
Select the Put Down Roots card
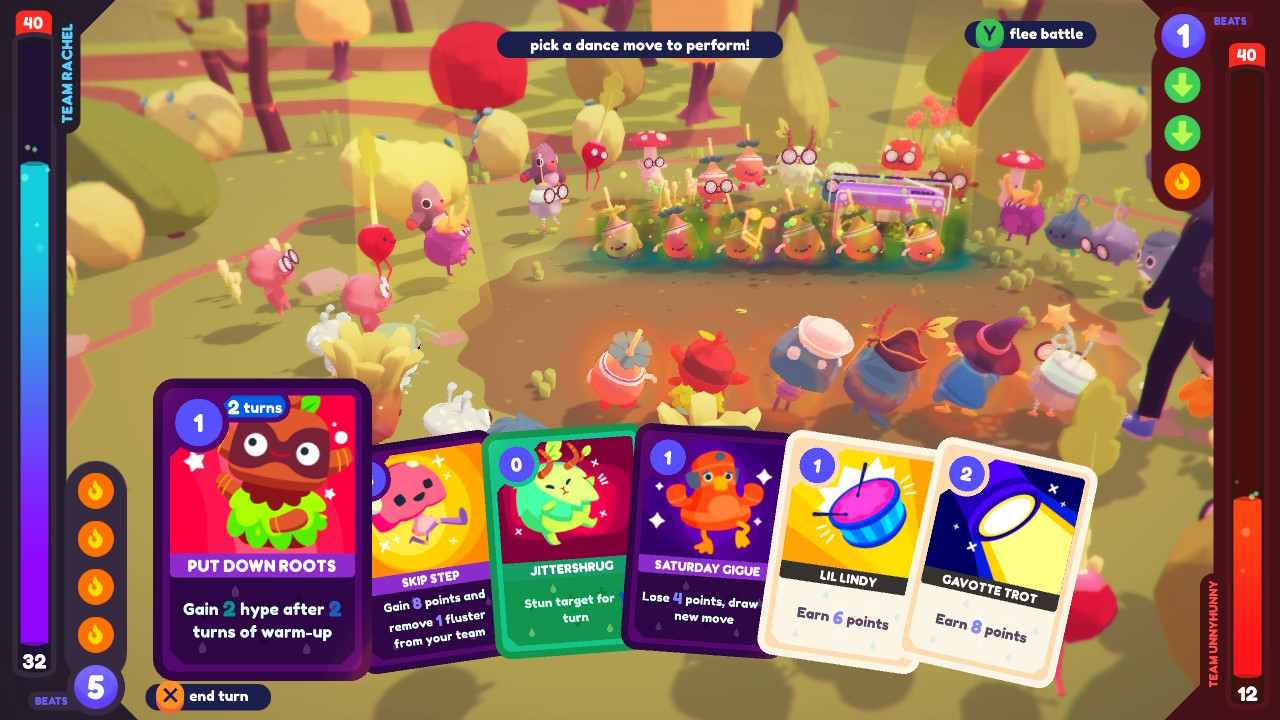(x=262, y=530)
